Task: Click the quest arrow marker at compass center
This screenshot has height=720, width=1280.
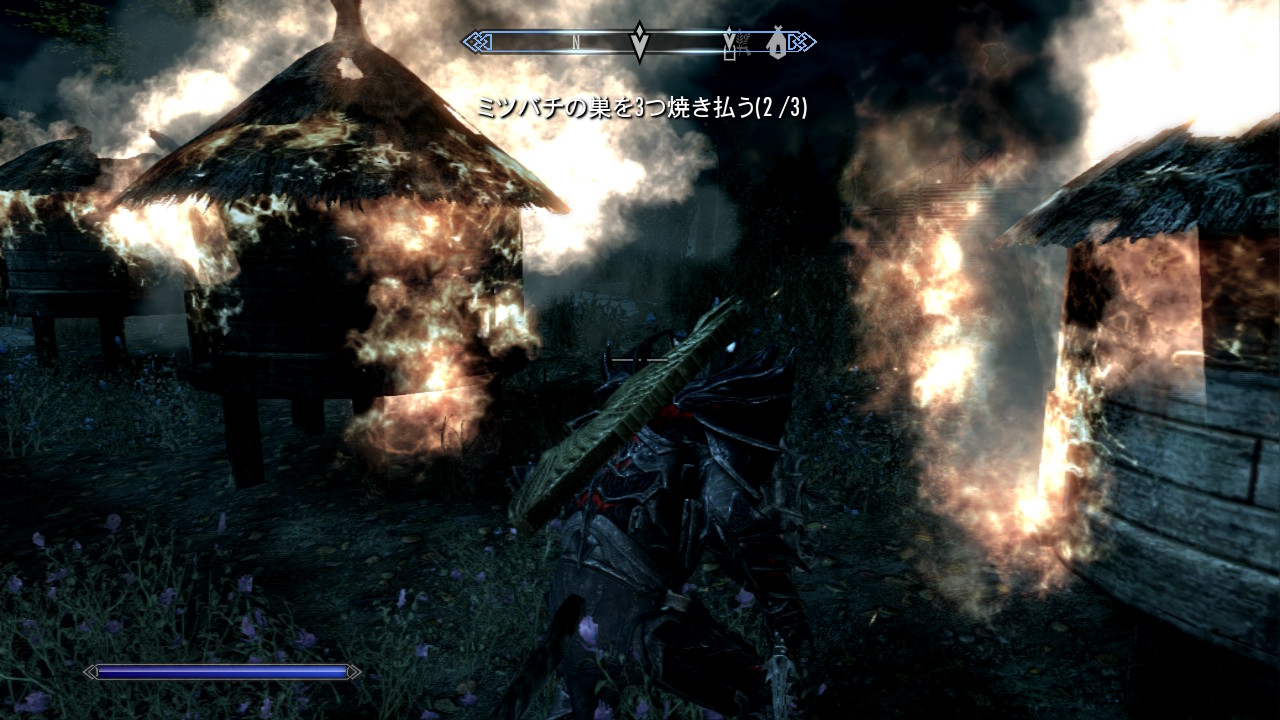Action: point(639,41)
